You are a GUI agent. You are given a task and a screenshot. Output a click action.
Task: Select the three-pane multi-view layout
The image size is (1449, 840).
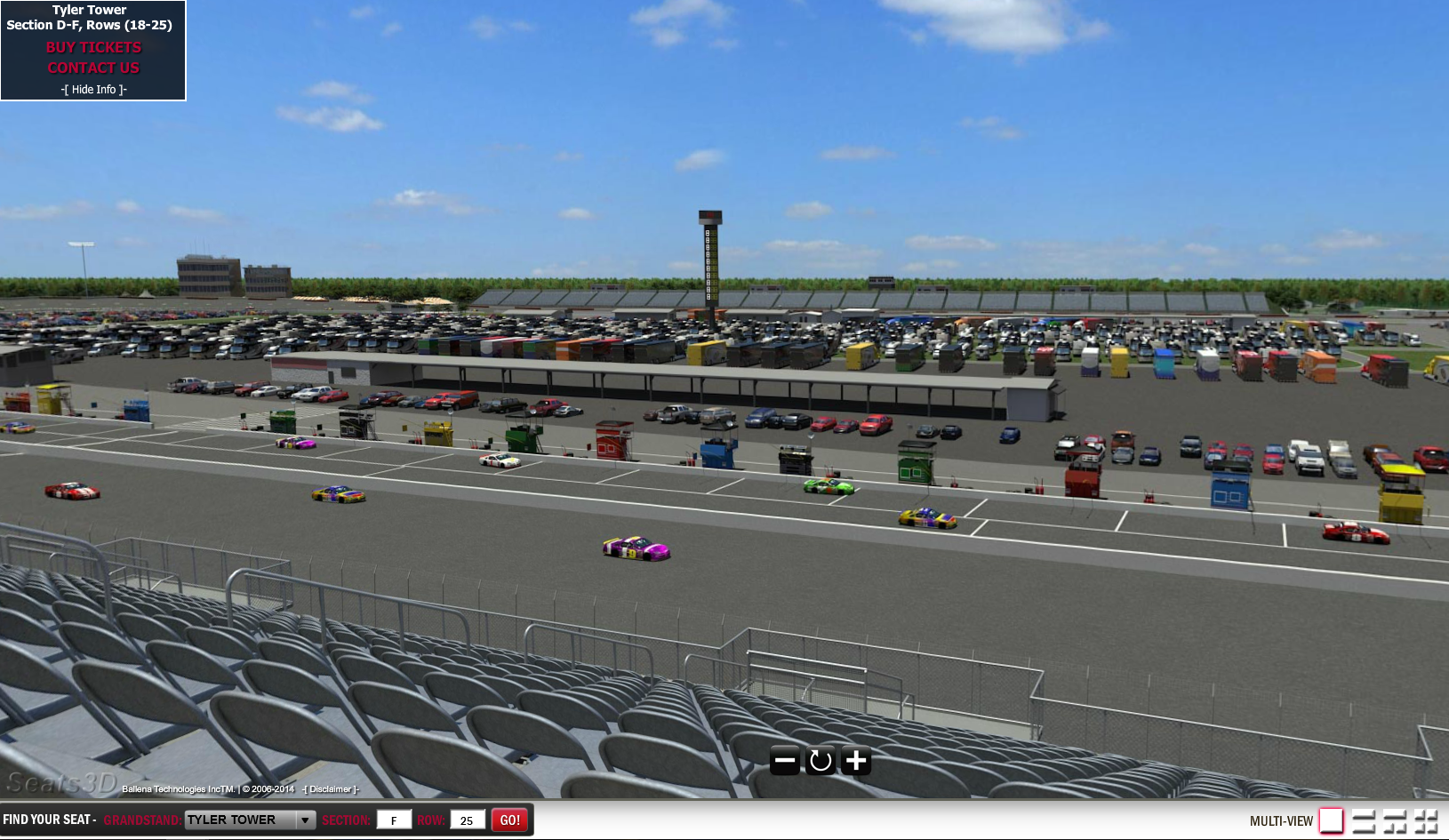click(1395, 820)
